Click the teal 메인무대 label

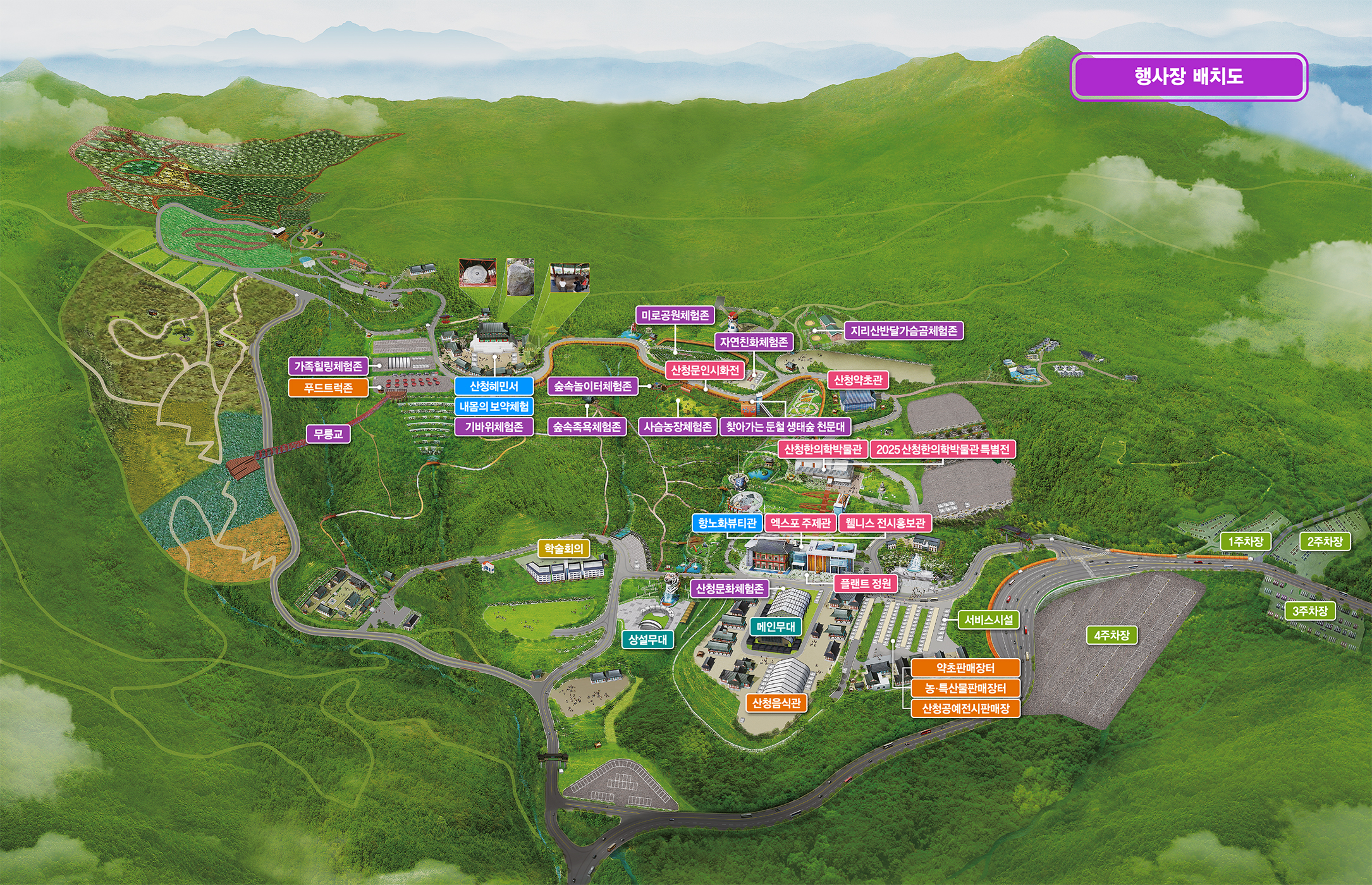coord(775,626)
